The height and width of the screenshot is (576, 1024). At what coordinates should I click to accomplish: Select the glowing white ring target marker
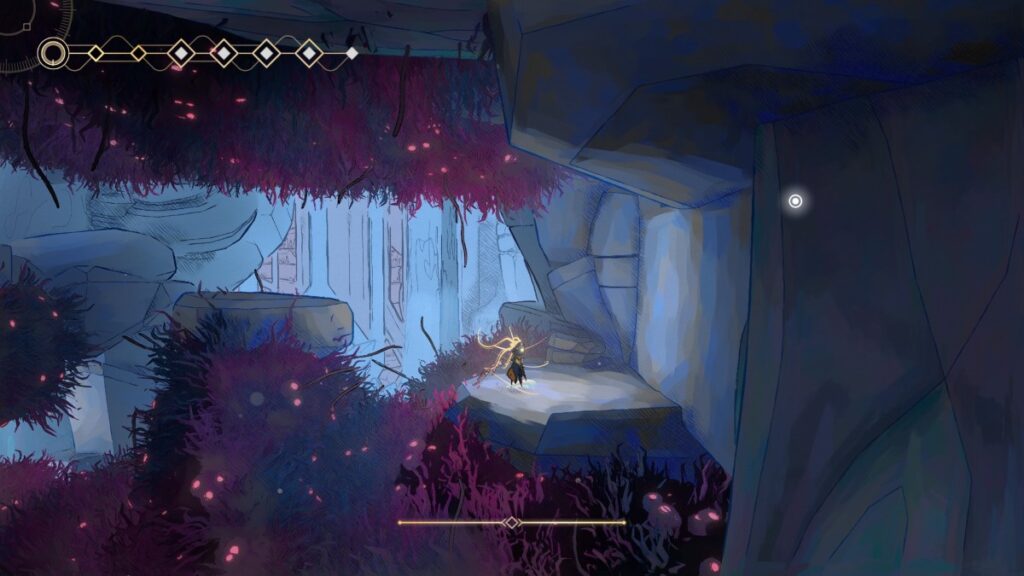tap(795, 201)
